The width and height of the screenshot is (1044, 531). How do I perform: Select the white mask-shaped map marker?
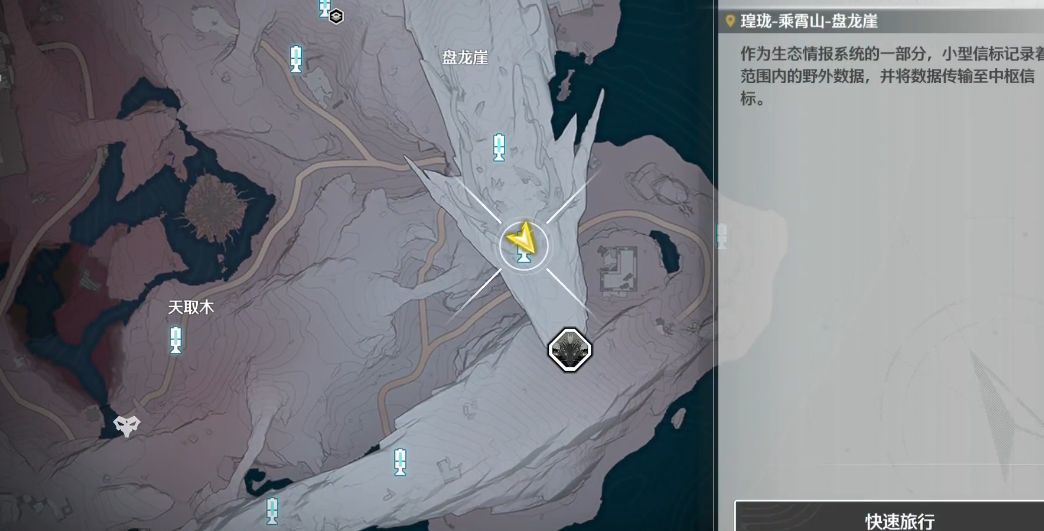click(126, 425)
